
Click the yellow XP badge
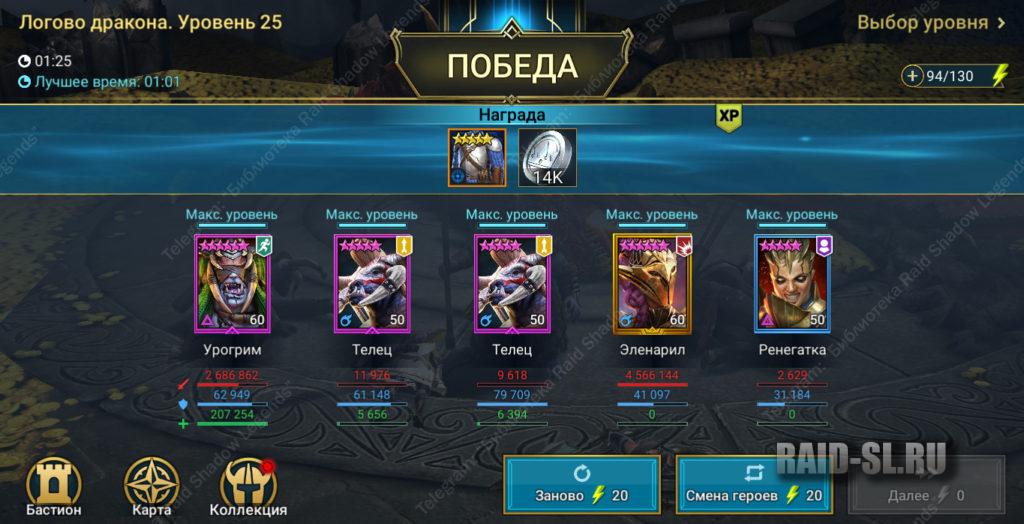tap(728, 117)
